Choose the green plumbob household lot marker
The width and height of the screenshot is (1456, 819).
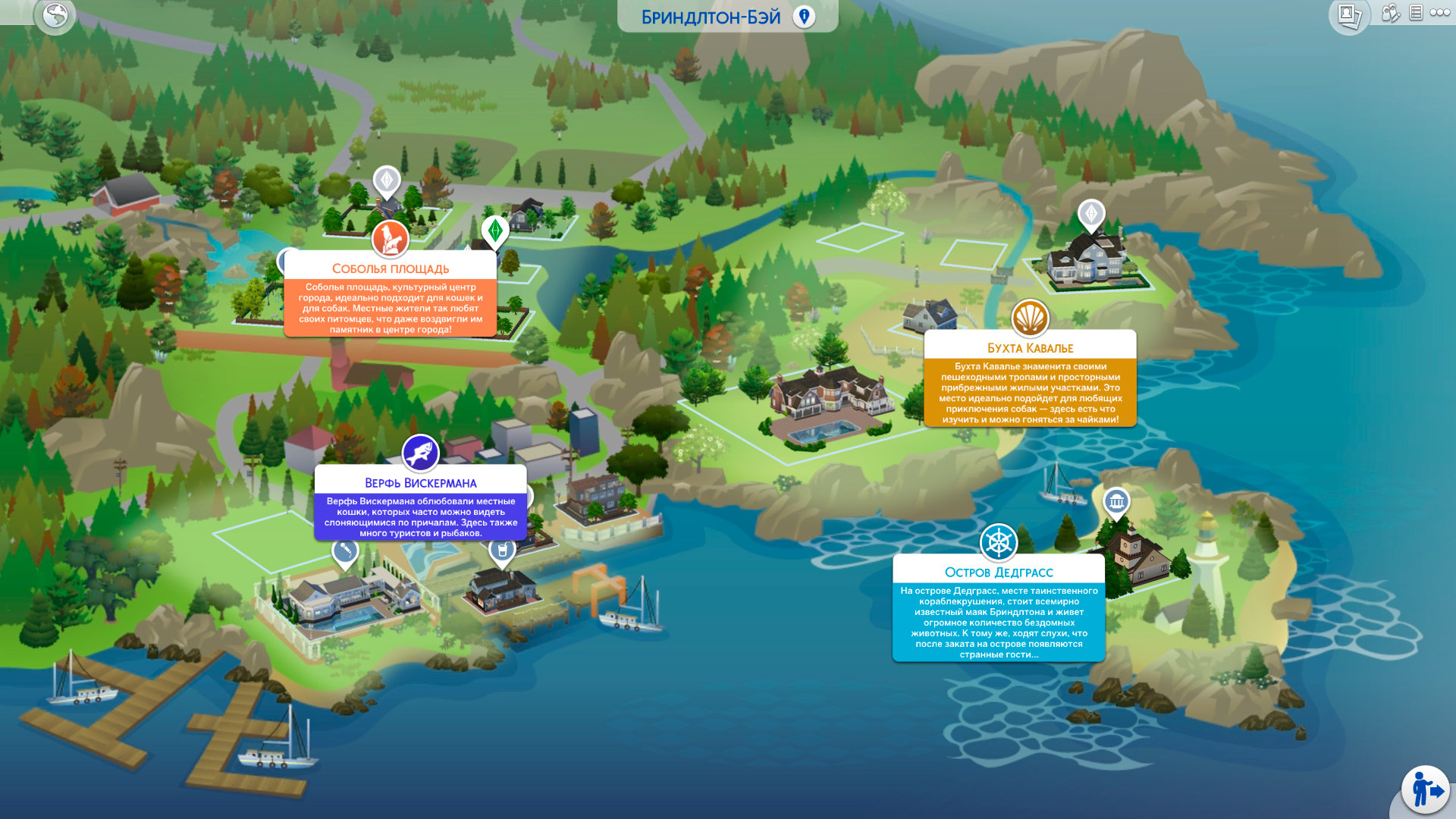(495, 231)
